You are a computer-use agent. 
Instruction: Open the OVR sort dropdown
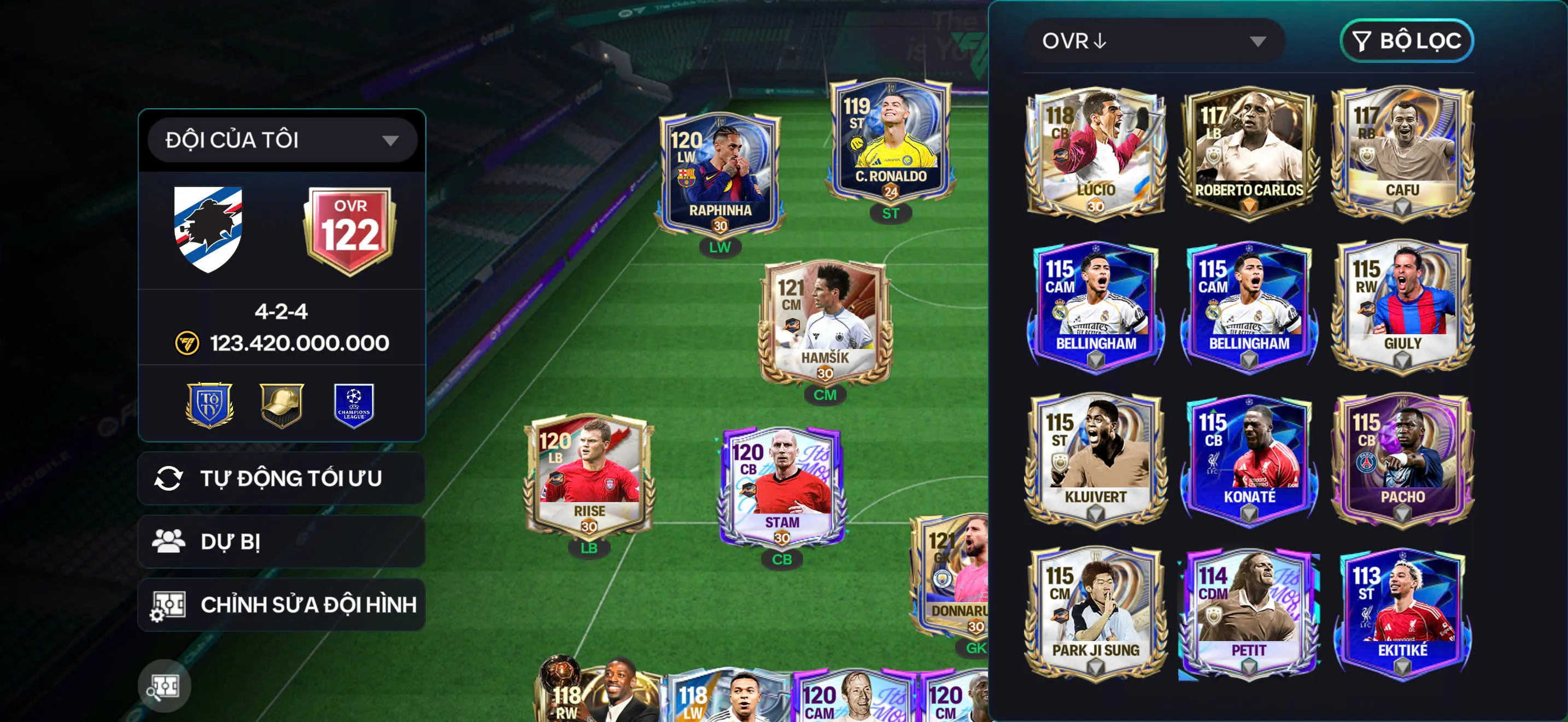[x=1156, y=42]
